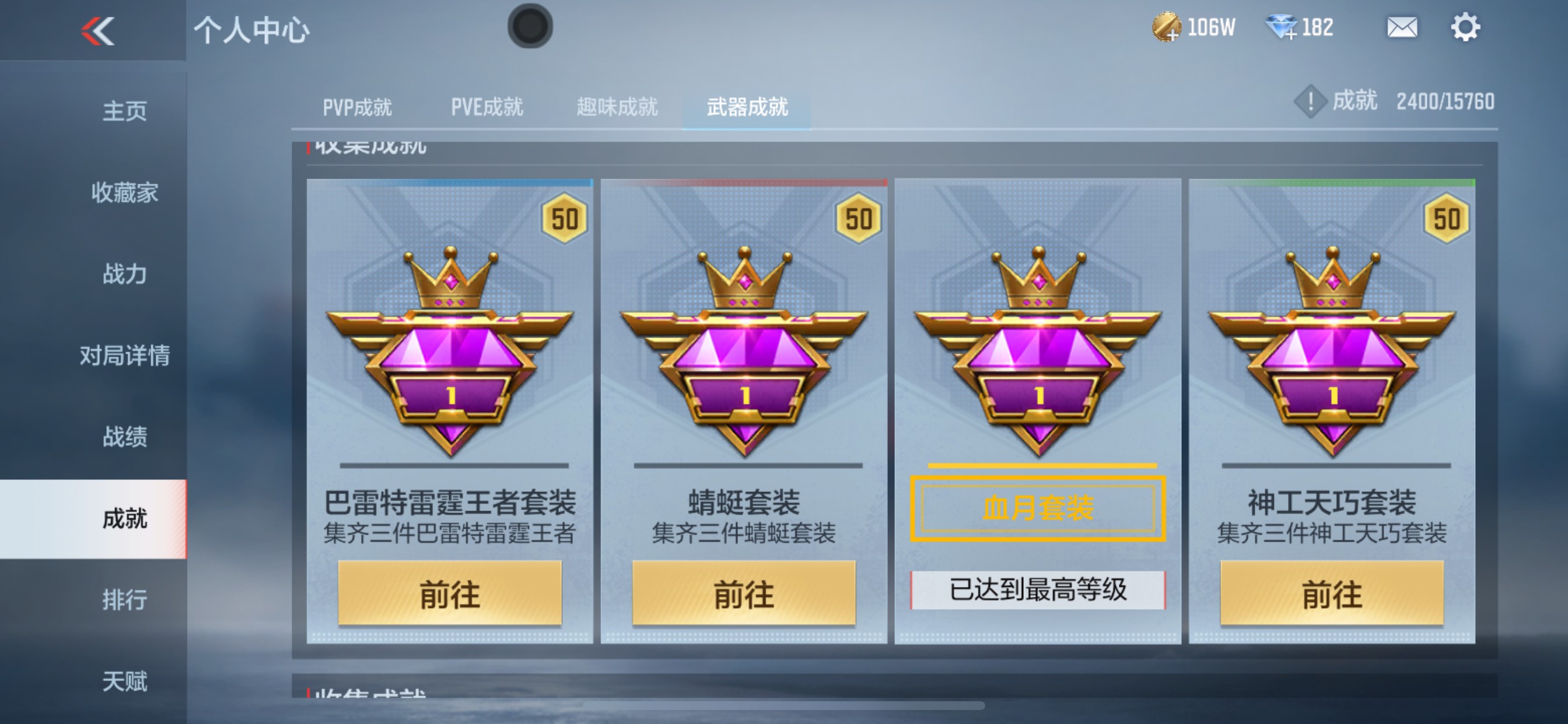
Task: Switch to the PVP成就 tab
Action: pos(356,107)
